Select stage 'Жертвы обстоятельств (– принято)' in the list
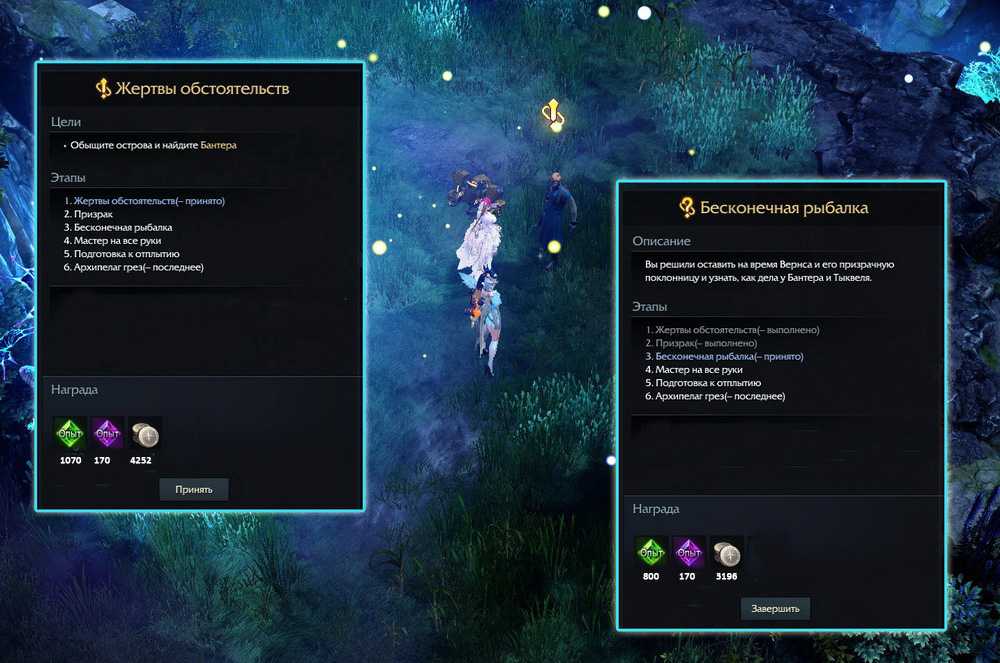 point(148,201)
